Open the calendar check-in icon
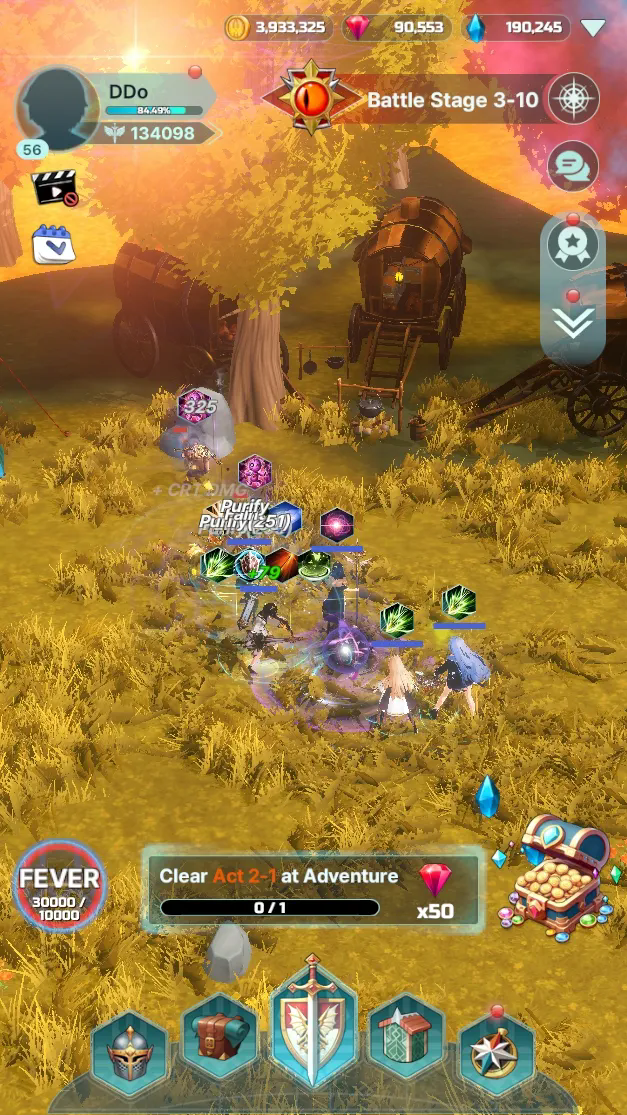Image resolution: width=627 pixels, height=1115 pixels. click(53, 243)
